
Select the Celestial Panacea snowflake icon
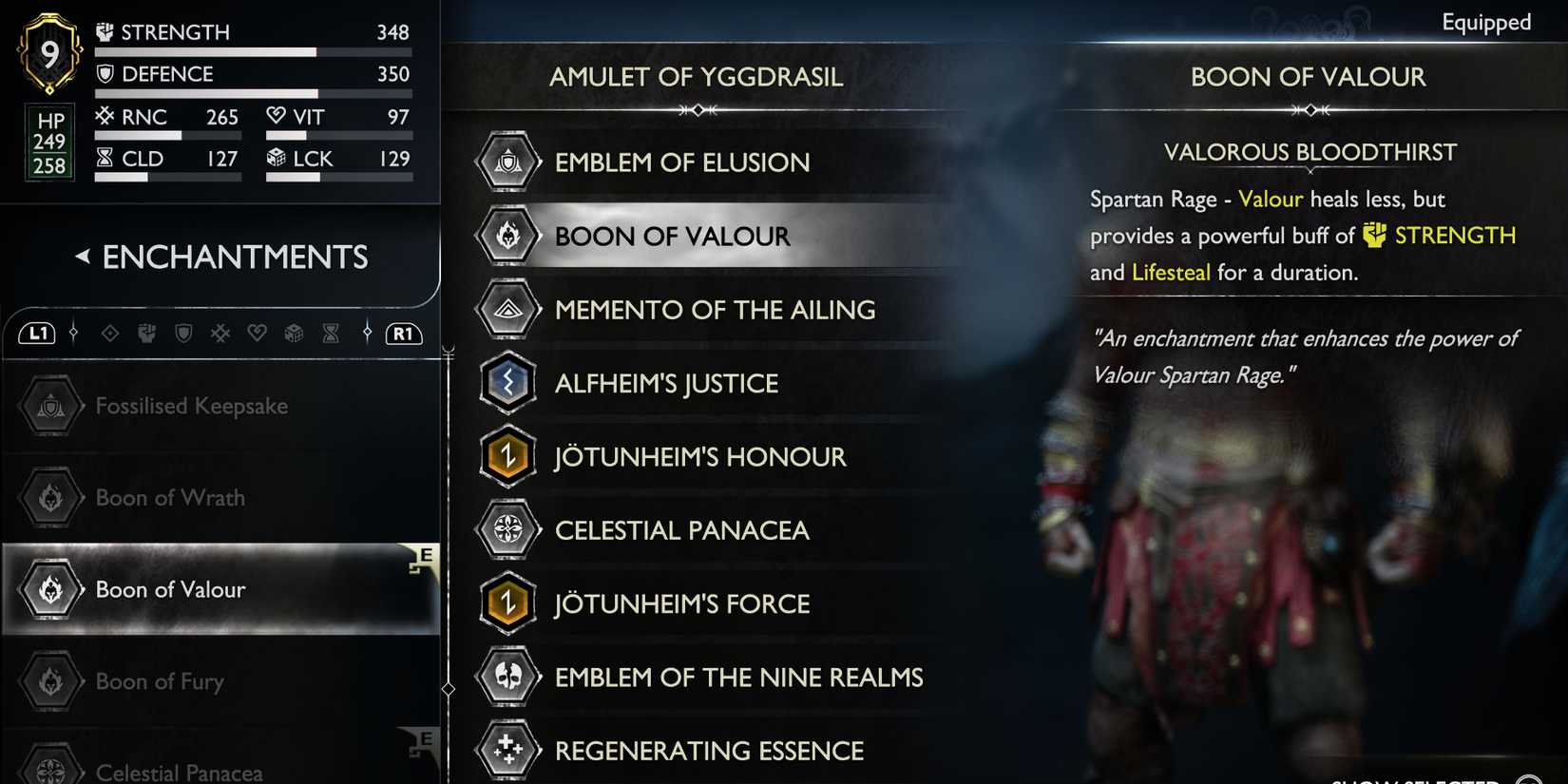click(508, 529)
